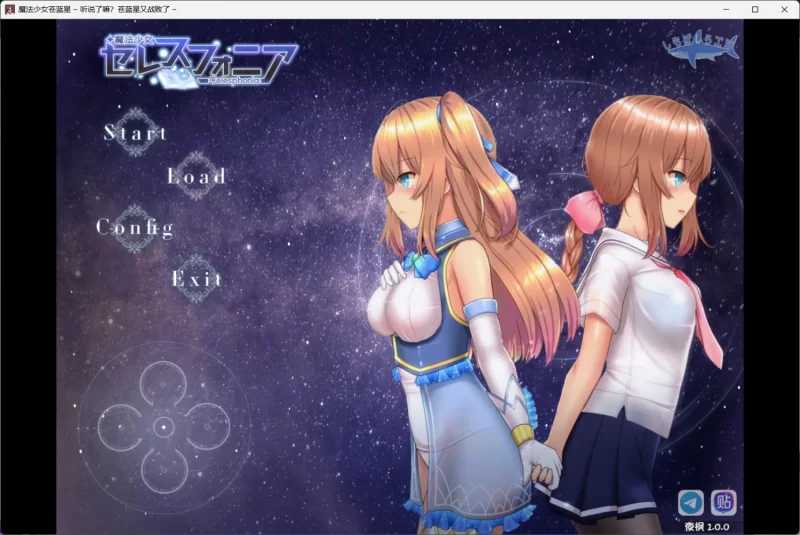
Task: Open the Config settings
Action: (135, 228)
